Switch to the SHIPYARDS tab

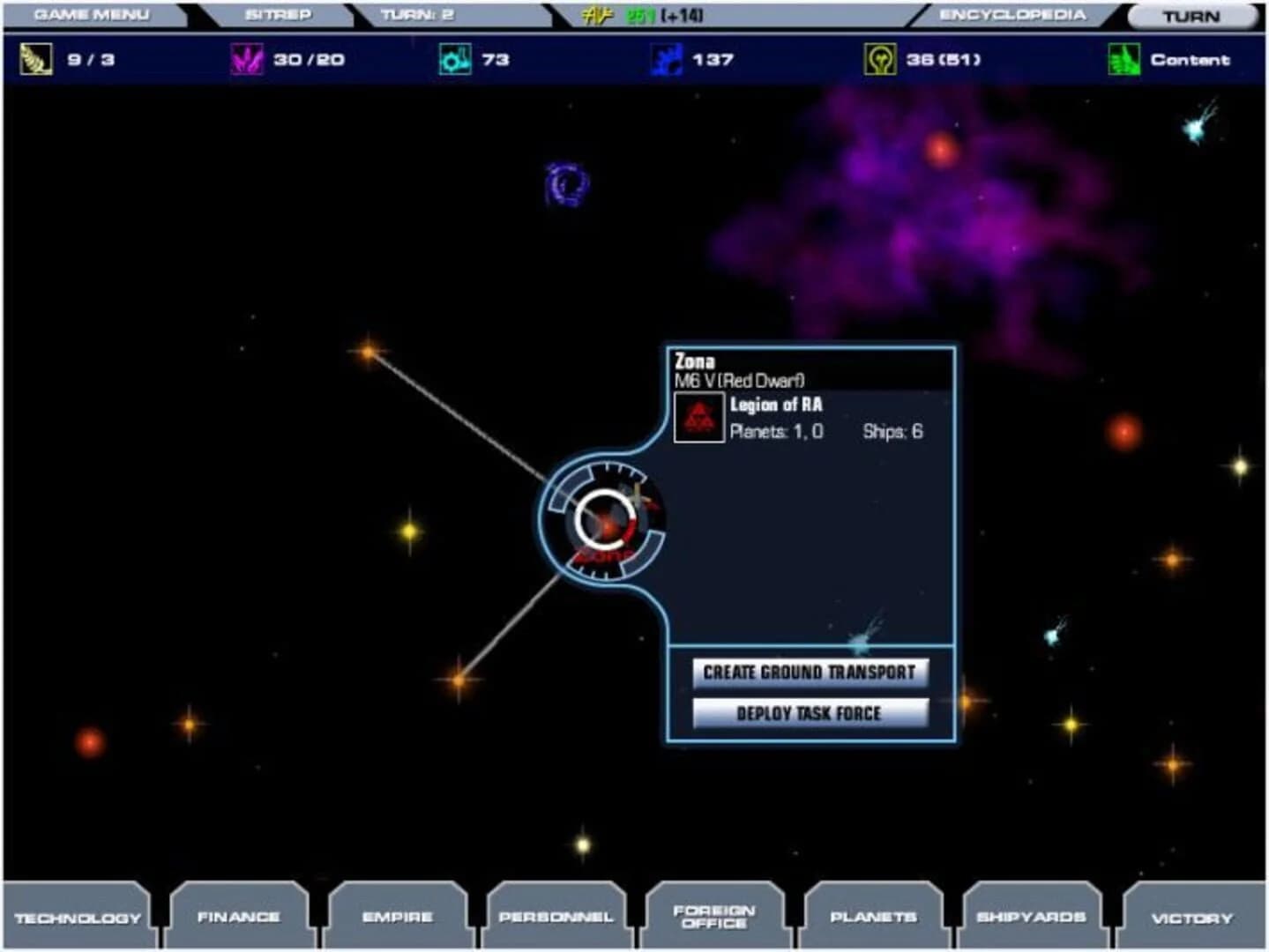tap(1030, 917)
